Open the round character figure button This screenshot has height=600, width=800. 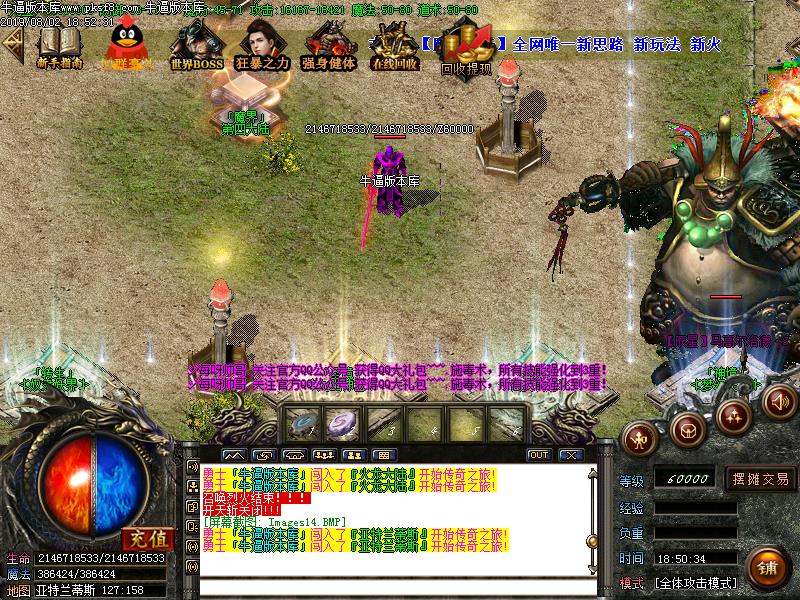tap(638, 436)
